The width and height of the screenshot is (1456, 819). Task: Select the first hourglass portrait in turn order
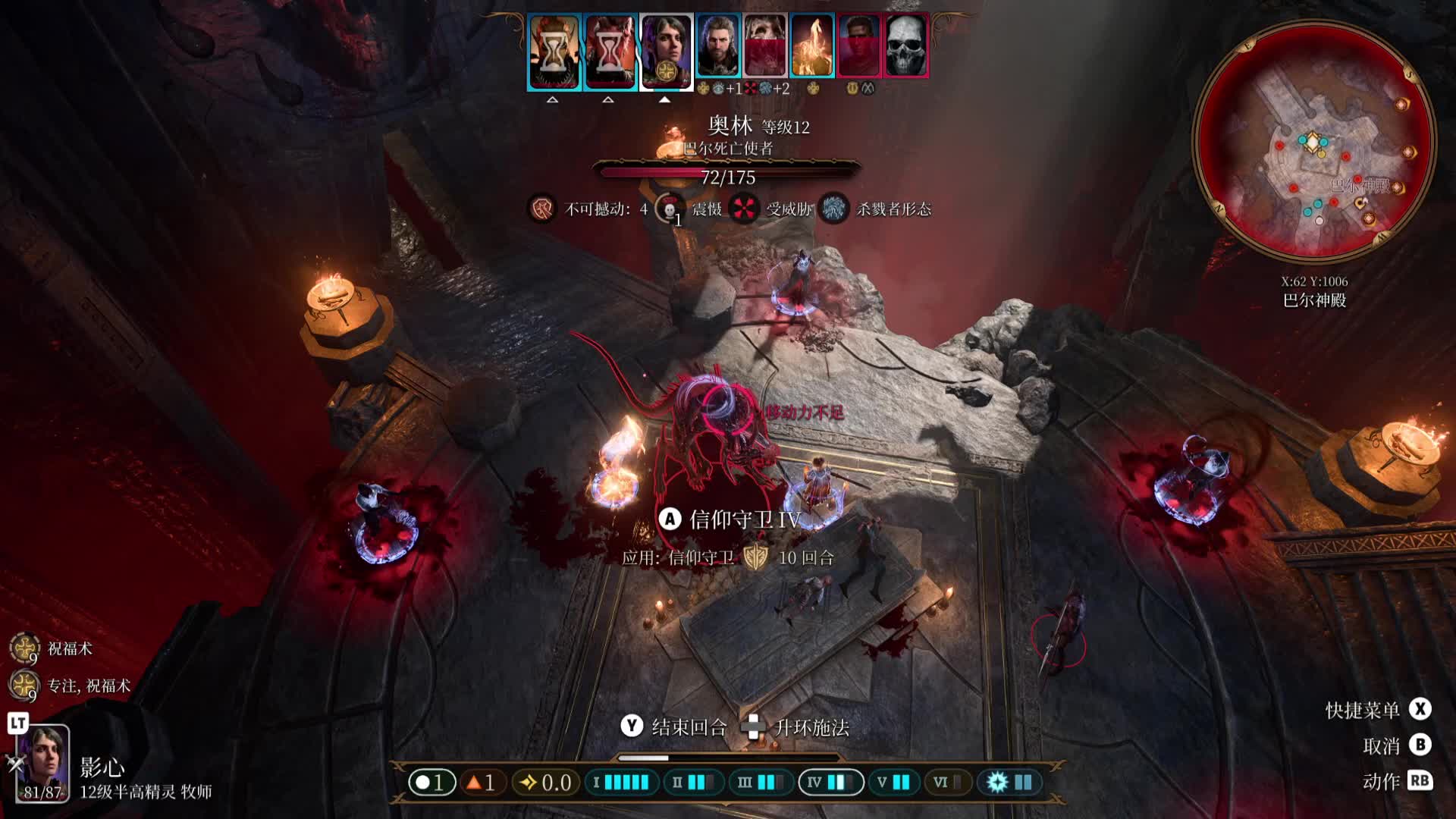click(x=554, y=52)
